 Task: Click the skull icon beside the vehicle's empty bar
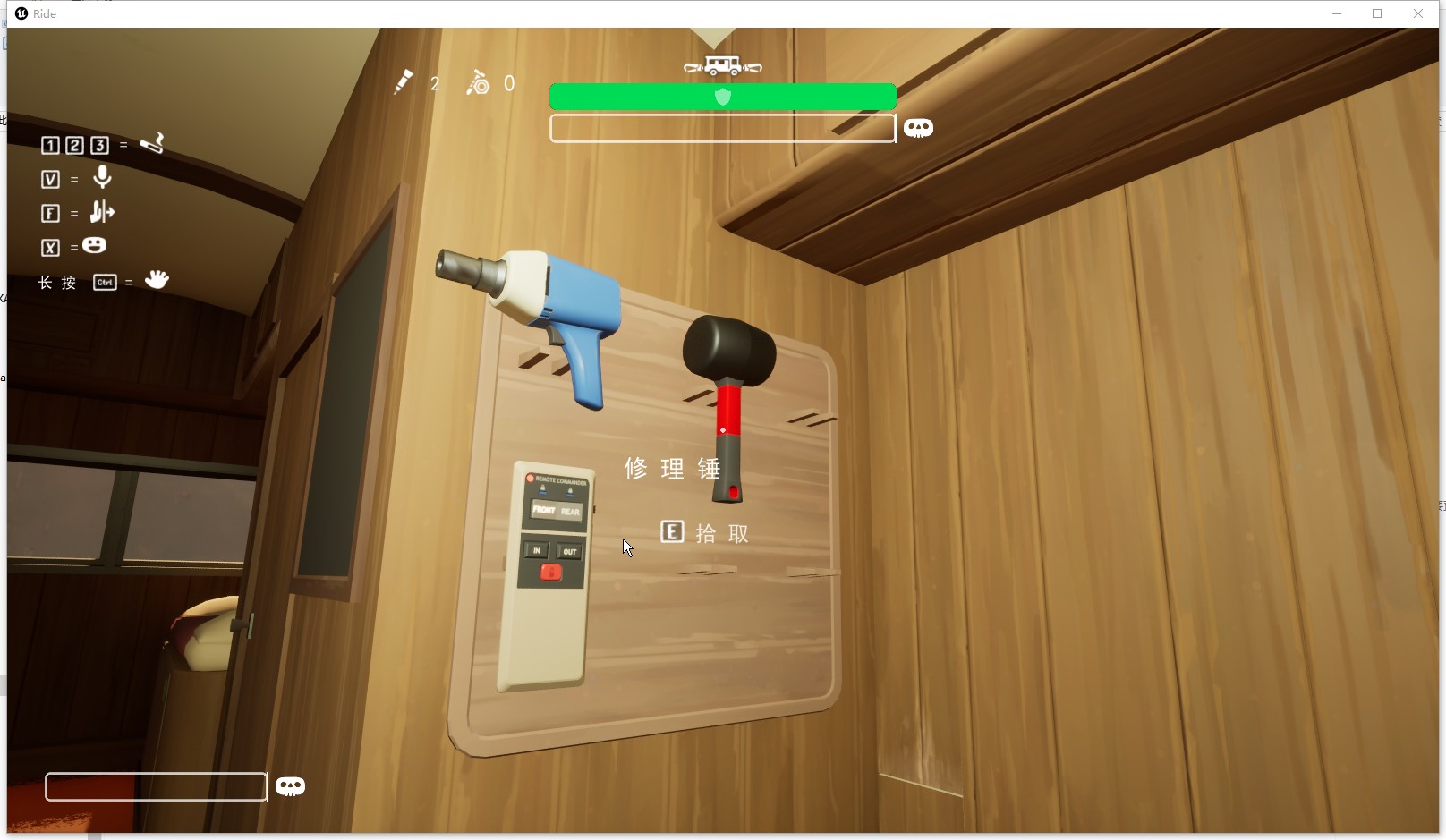point(918,128)
